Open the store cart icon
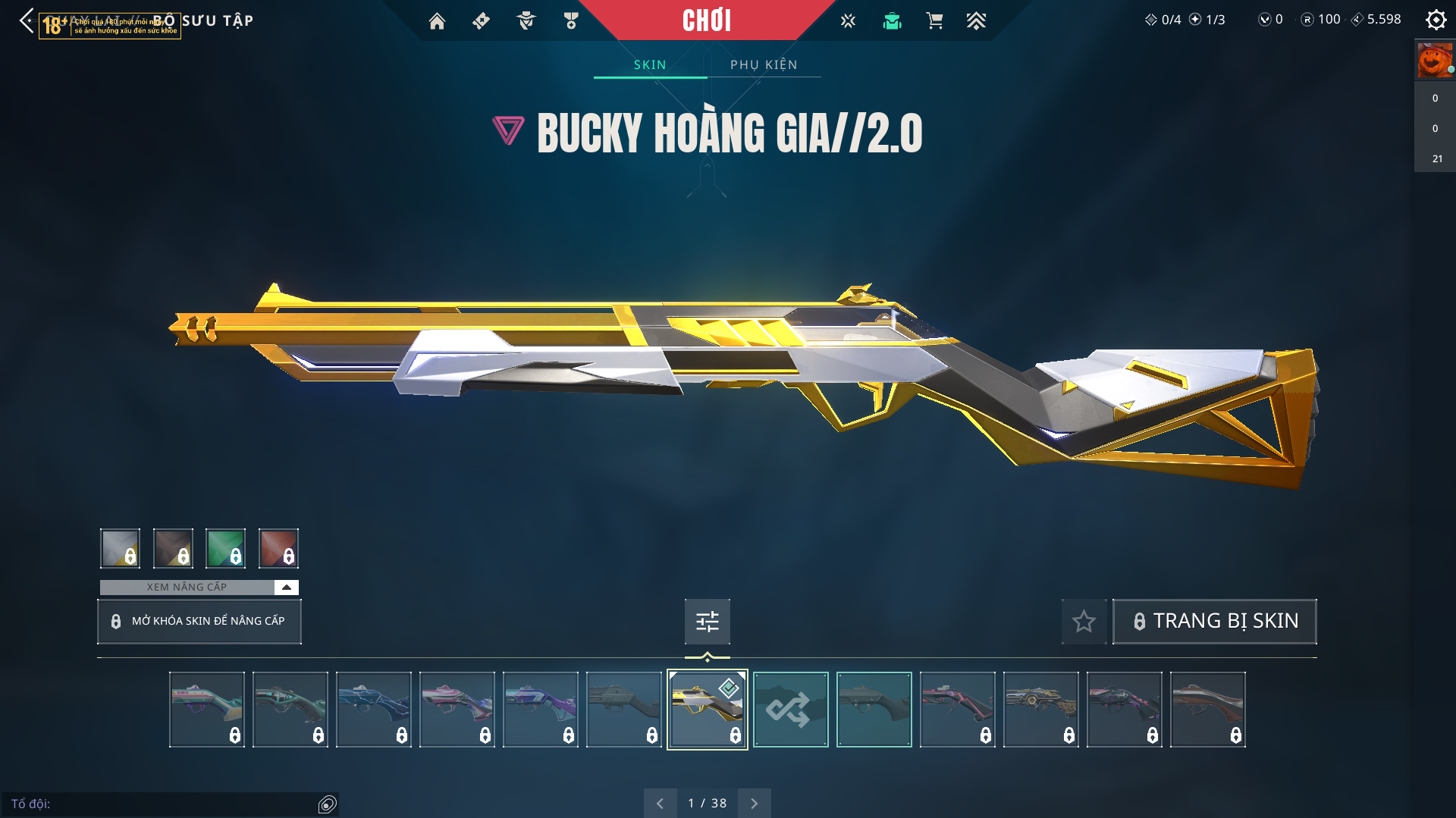This screenshot has height=818, width=1456. point(934,21)
